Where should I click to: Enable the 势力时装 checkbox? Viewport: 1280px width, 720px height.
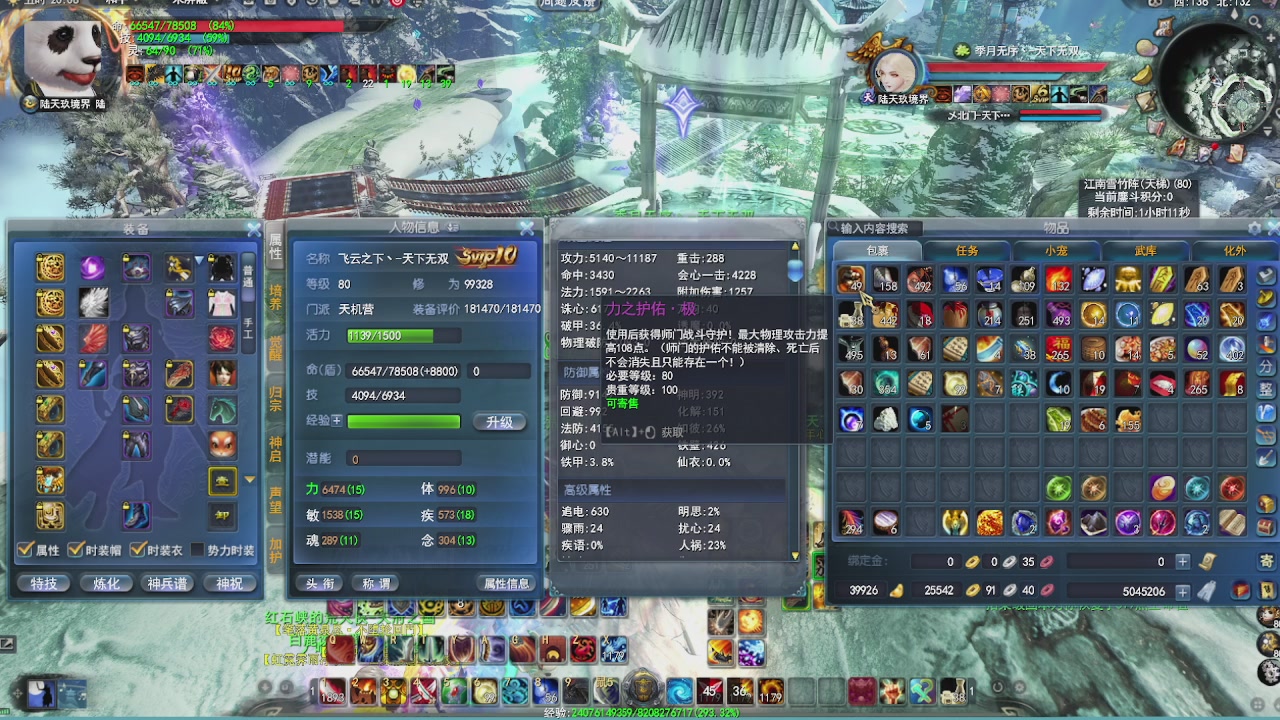200,547
